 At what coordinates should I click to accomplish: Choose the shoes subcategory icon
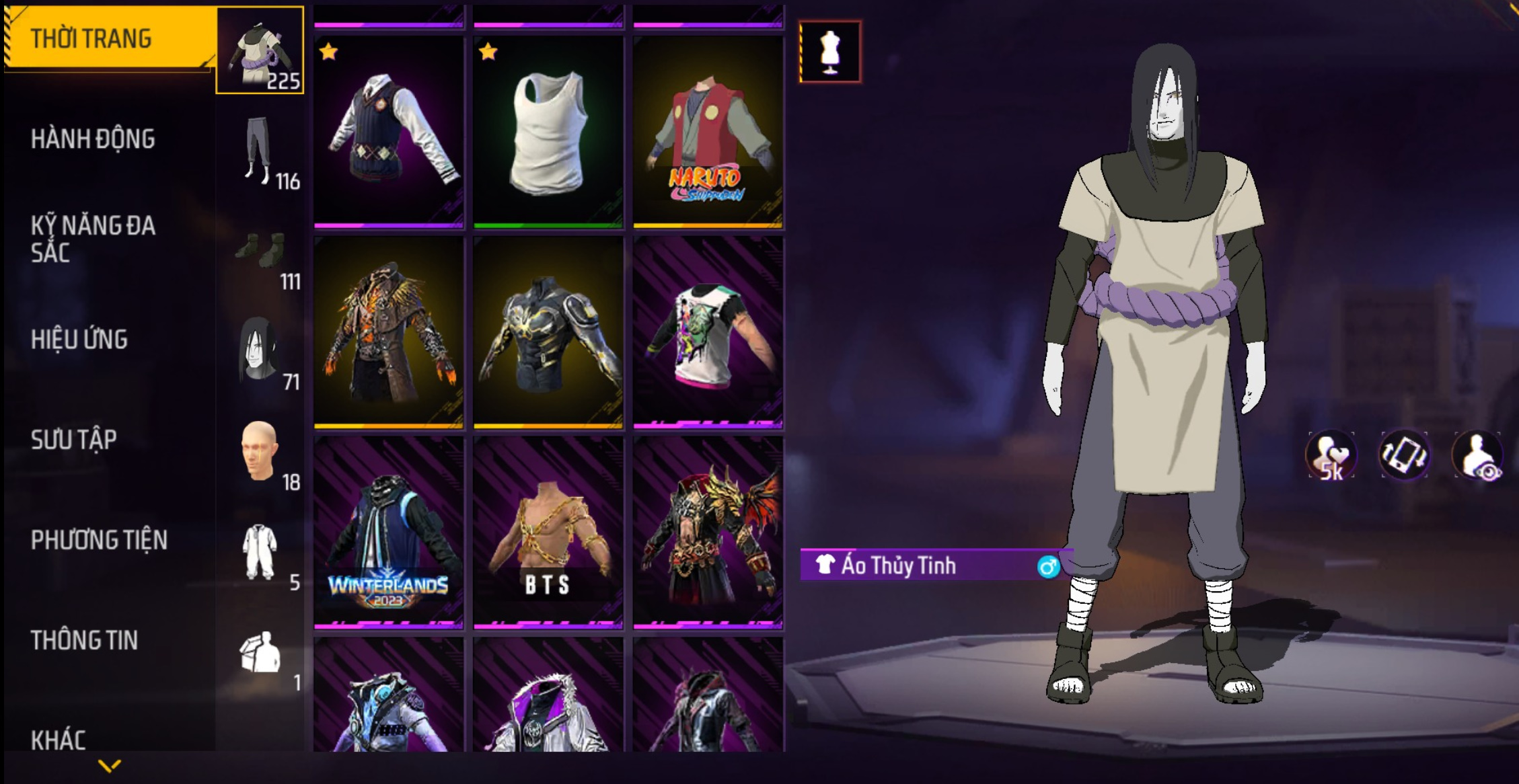click(x=261, y=252)
